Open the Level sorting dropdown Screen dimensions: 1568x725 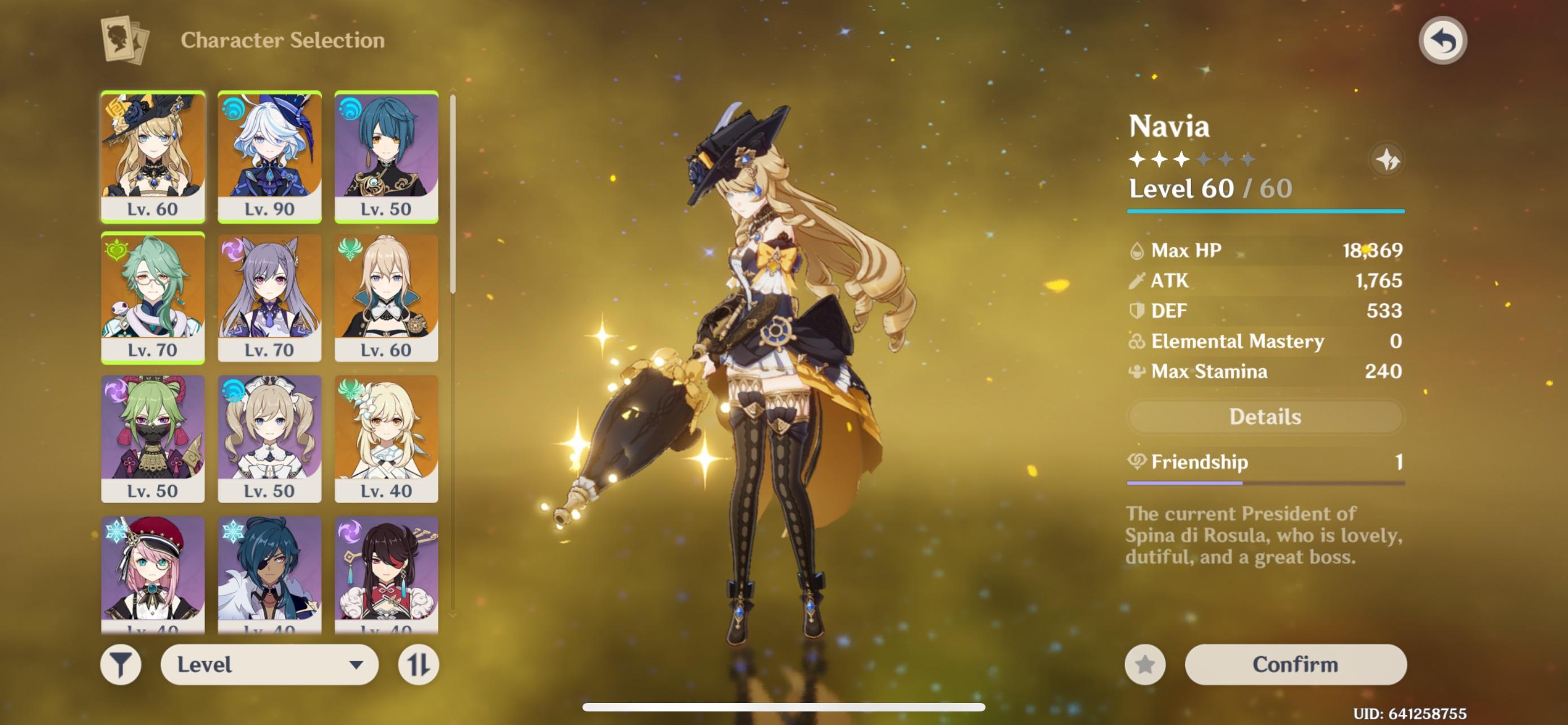click(x=270, y=665)
